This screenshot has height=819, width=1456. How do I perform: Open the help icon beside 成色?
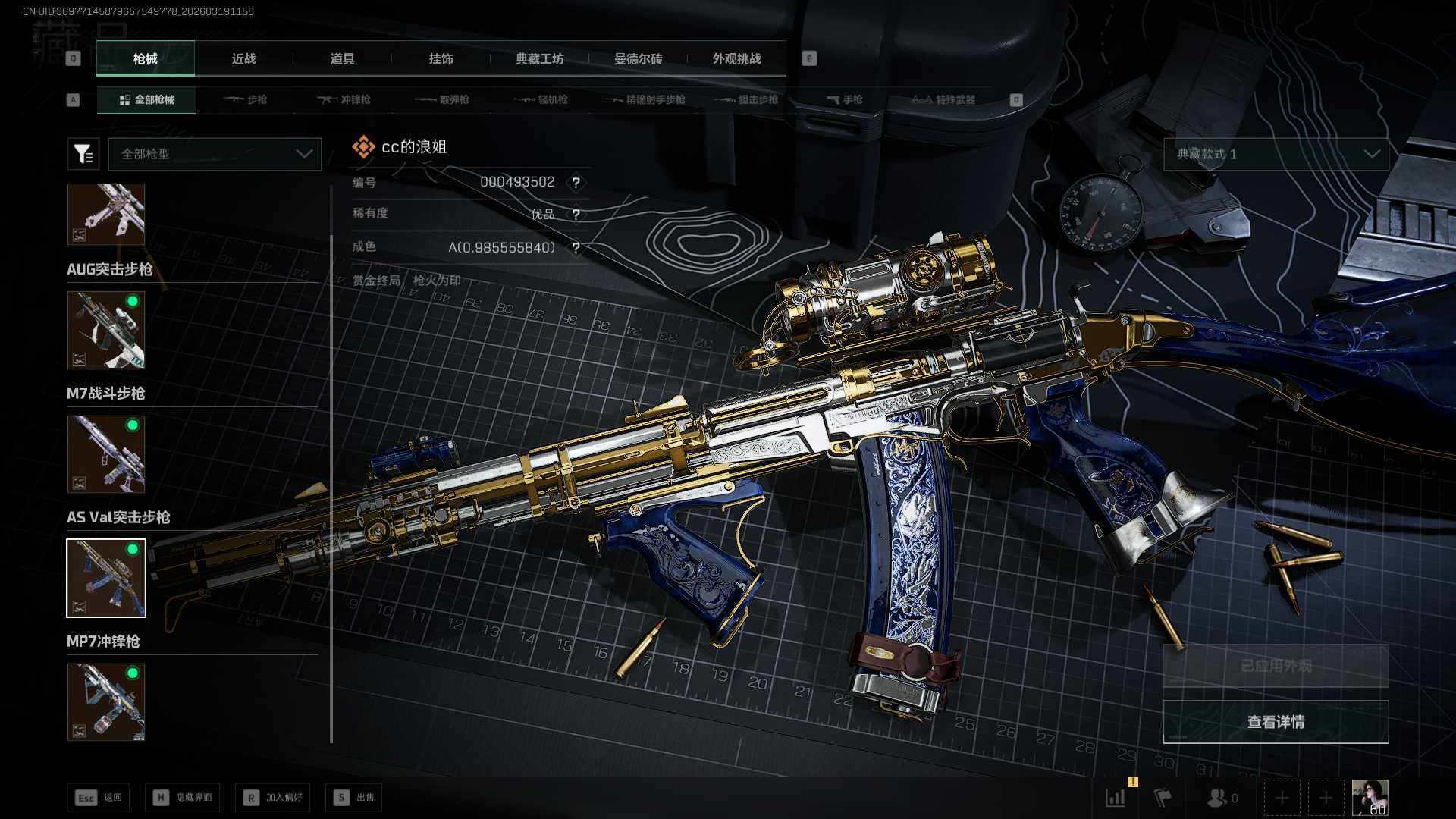pos(576,248)
